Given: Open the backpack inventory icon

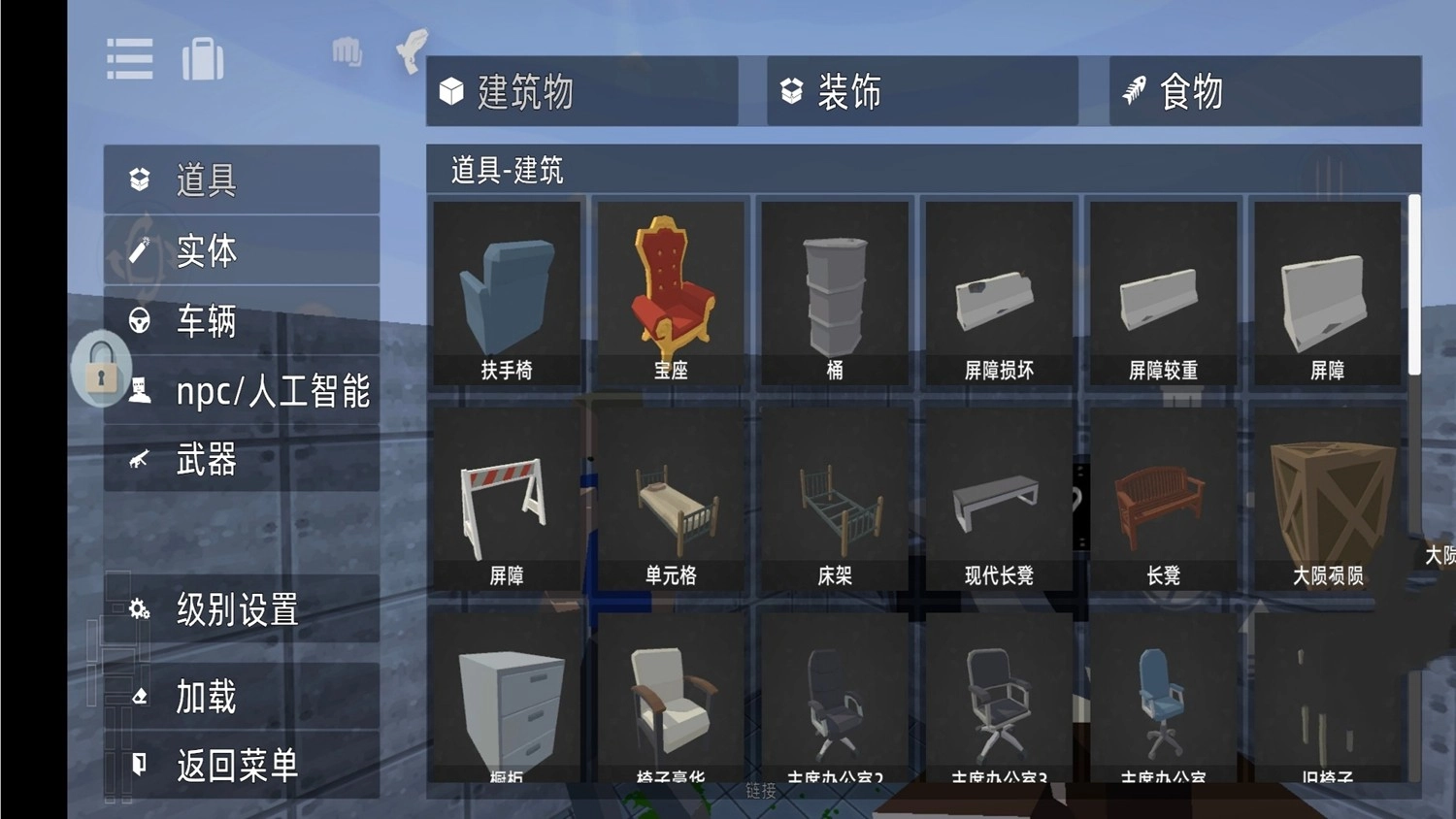Looking at the screenshot, I should click(203, 58).
